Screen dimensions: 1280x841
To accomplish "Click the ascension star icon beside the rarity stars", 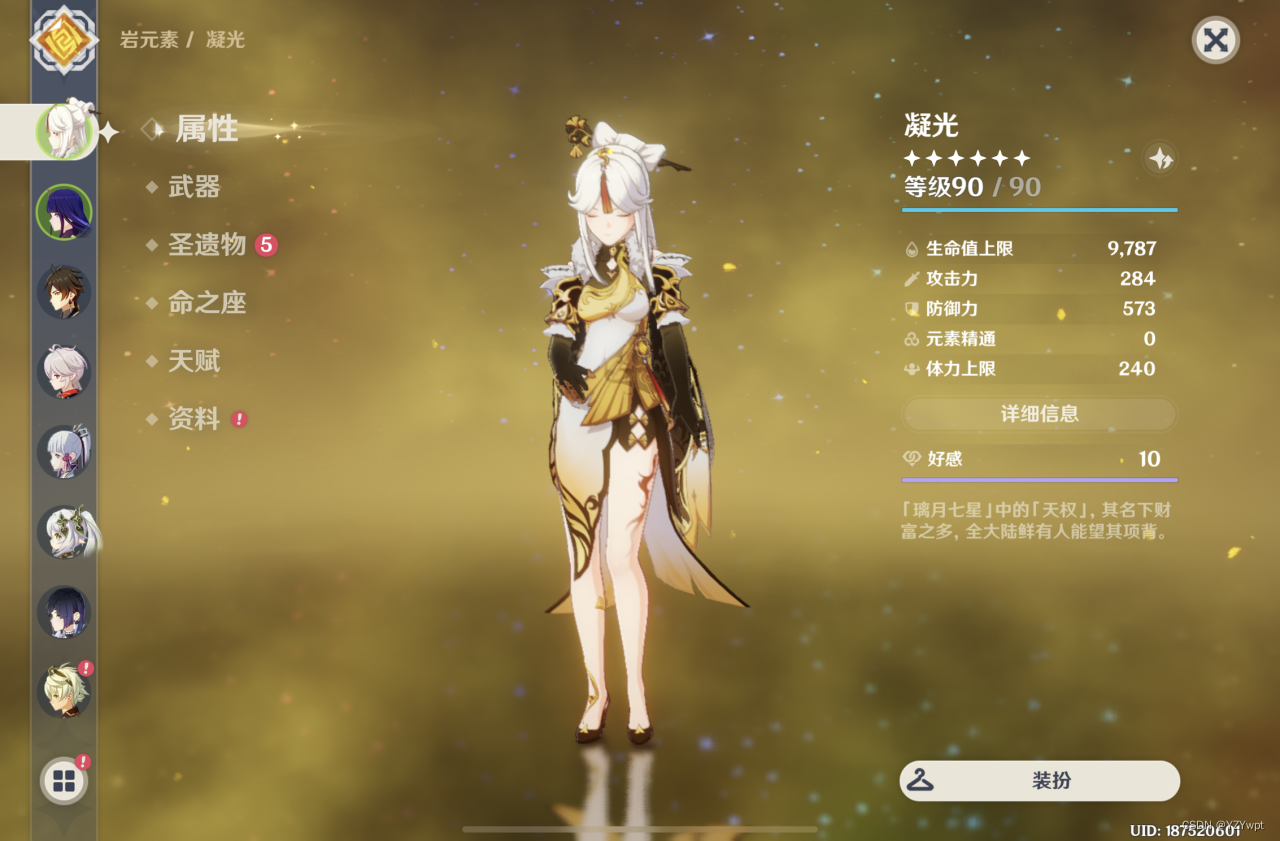I will (1160, 159).
